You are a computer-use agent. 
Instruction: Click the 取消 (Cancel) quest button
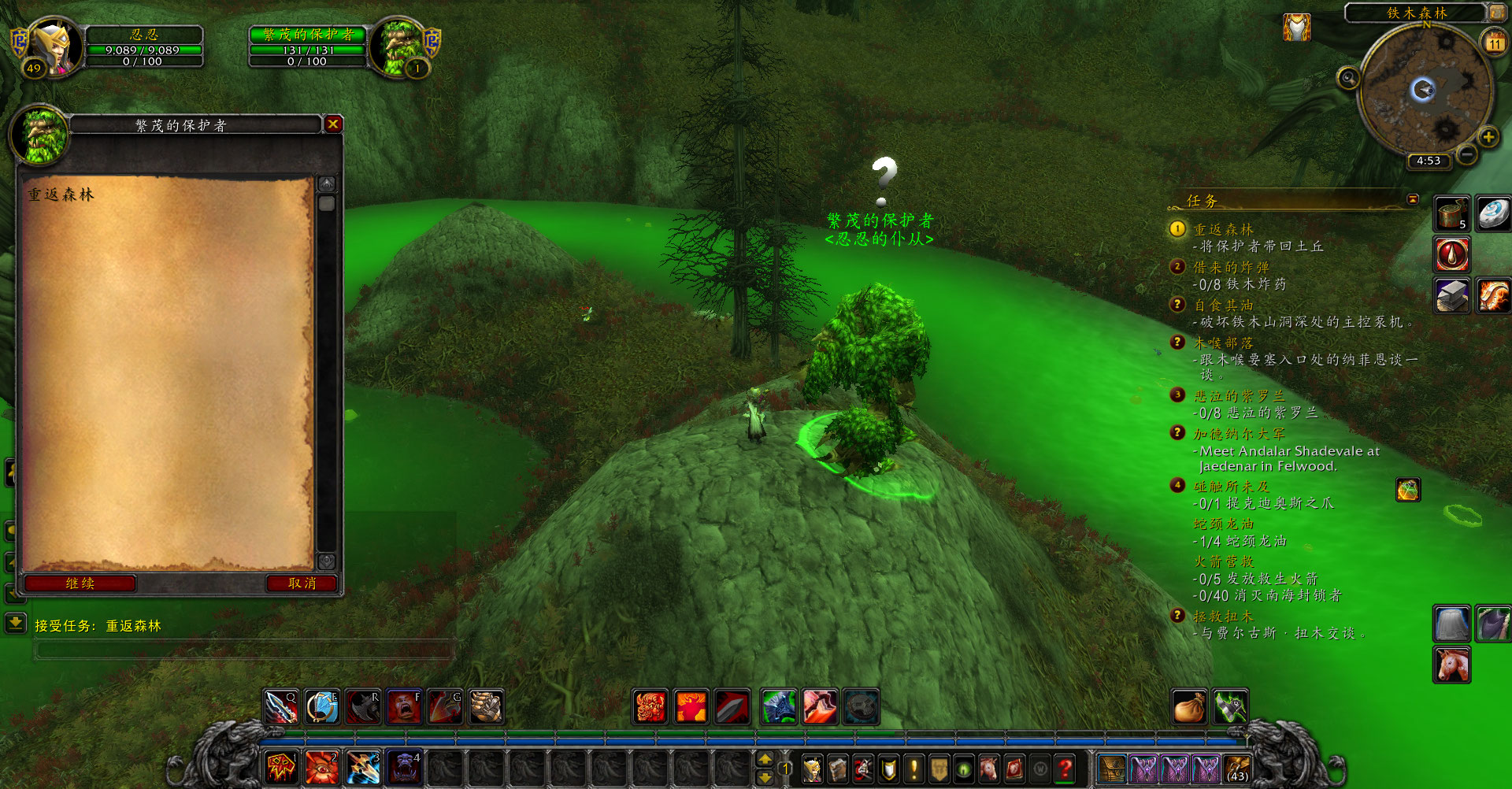pos(302,583)
